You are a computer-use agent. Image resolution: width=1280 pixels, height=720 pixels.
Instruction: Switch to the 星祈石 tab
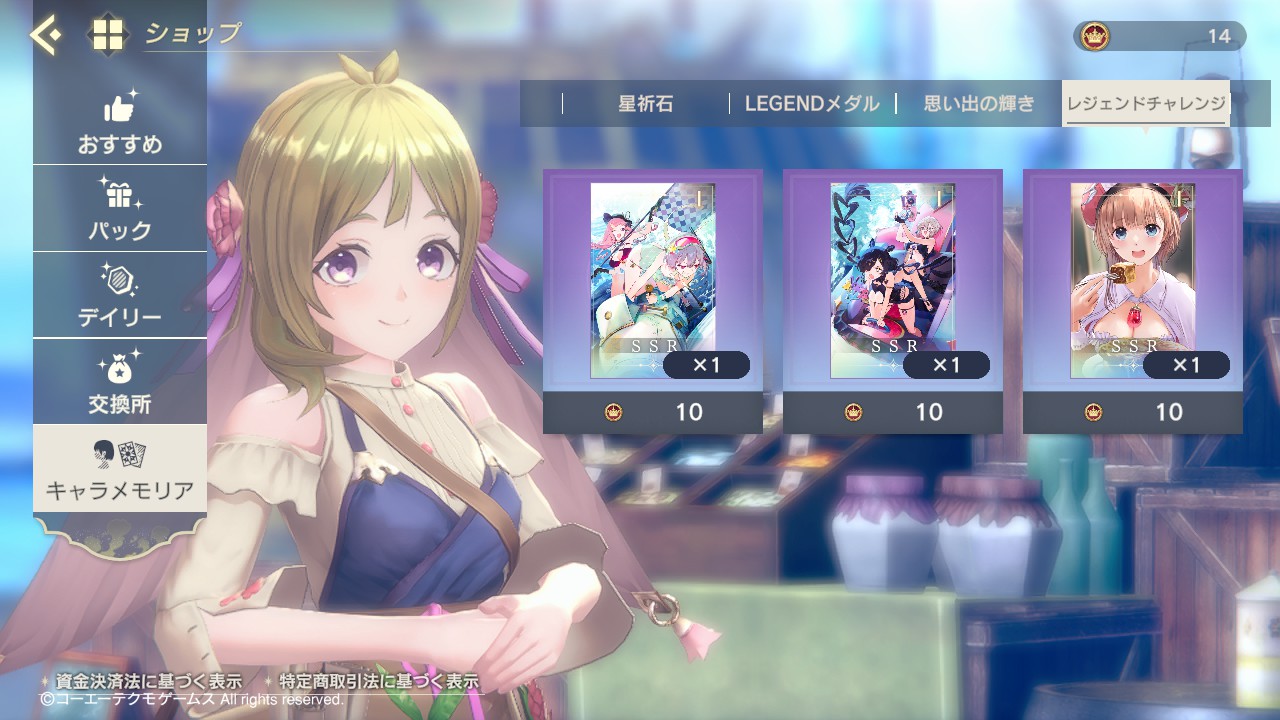(x=645, y=104)
